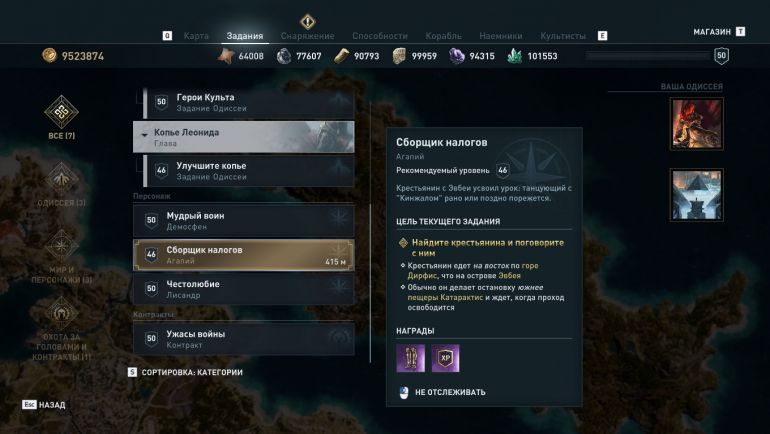The width and height of the screenshot is (770, 434).
Task: Choose the Мудрый воин quest
Action: pos(243,220)
